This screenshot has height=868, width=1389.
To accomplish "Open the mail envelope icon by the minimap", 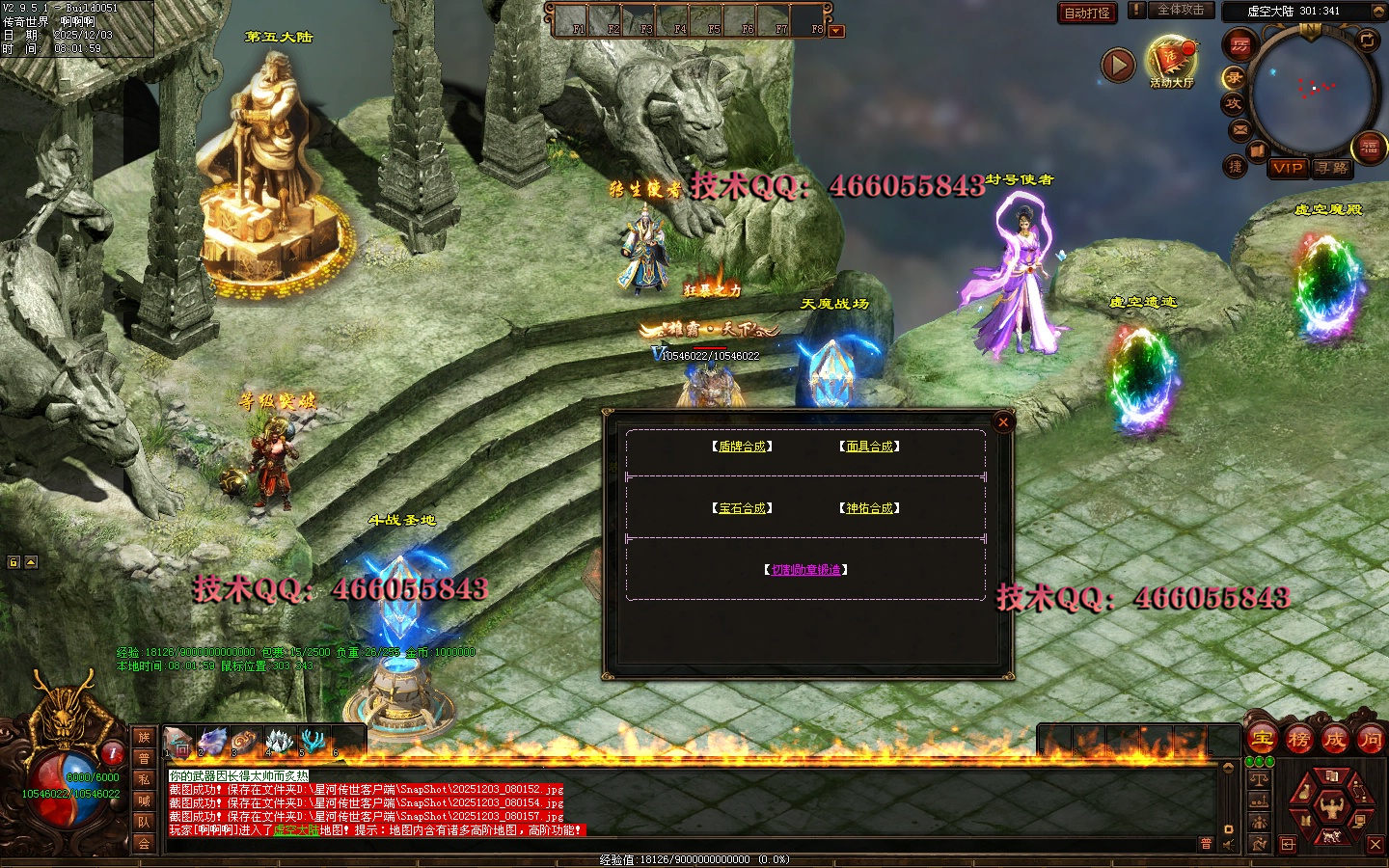I will [x=1240, y=129].
